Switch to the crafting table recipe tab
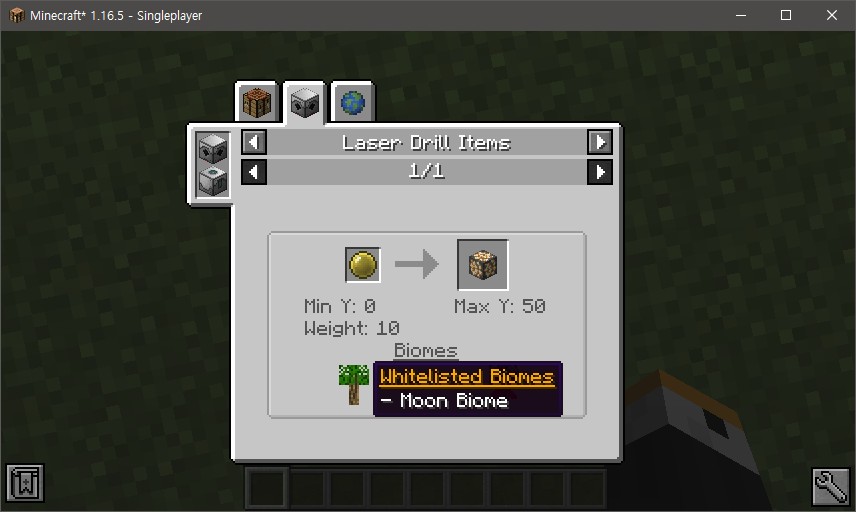Image resolution: width=856 pixels, height=512 pixels. pos(257,103)
